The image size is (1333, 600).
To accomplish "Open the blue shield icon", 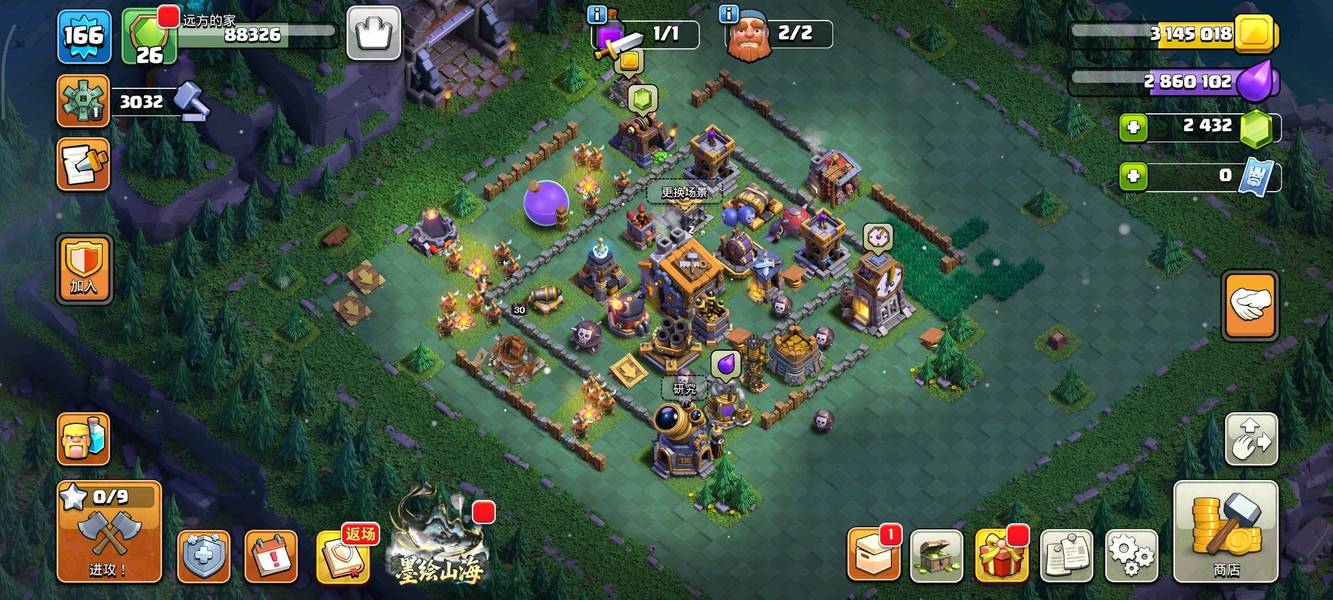I will tap(204, 556).
